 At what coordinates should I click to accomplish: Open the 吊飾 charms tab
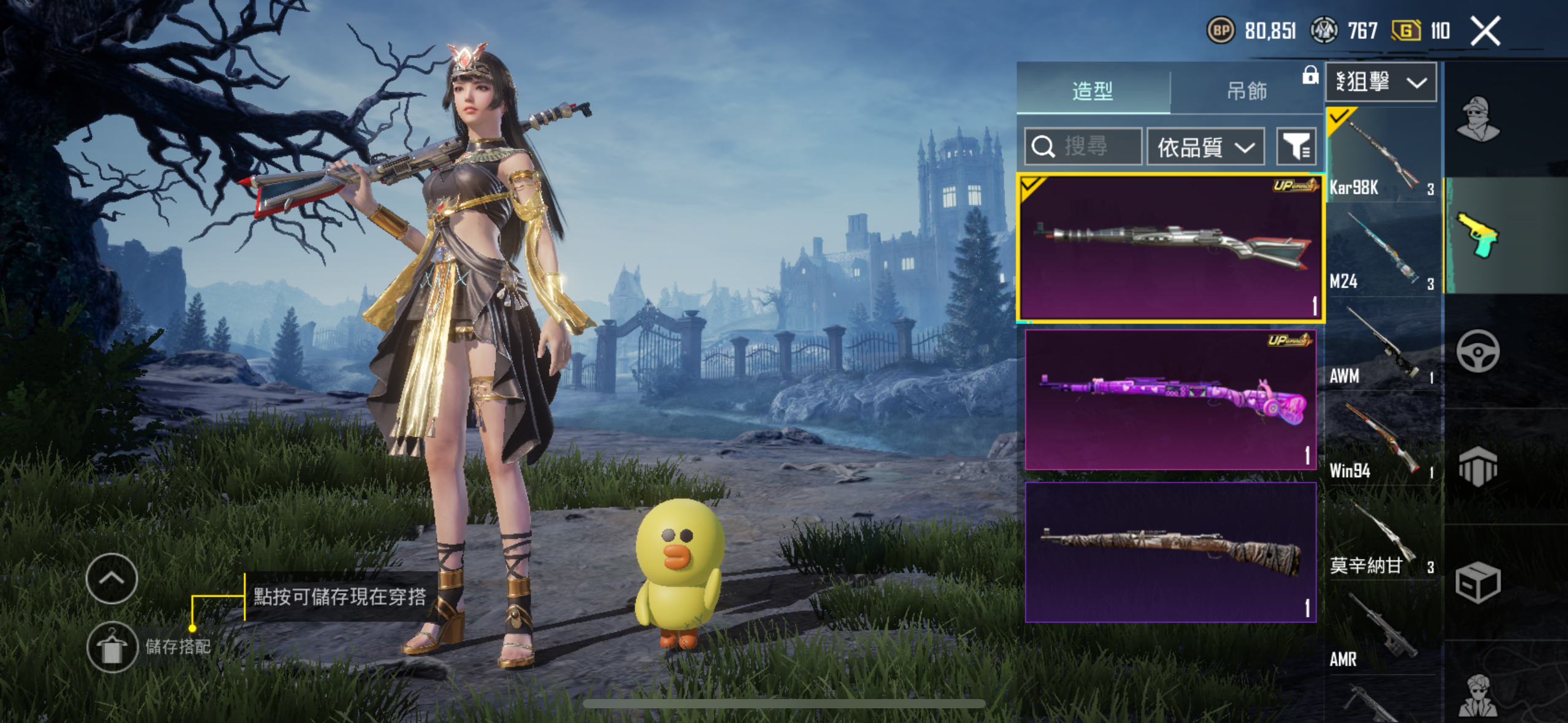(1247, 91)
